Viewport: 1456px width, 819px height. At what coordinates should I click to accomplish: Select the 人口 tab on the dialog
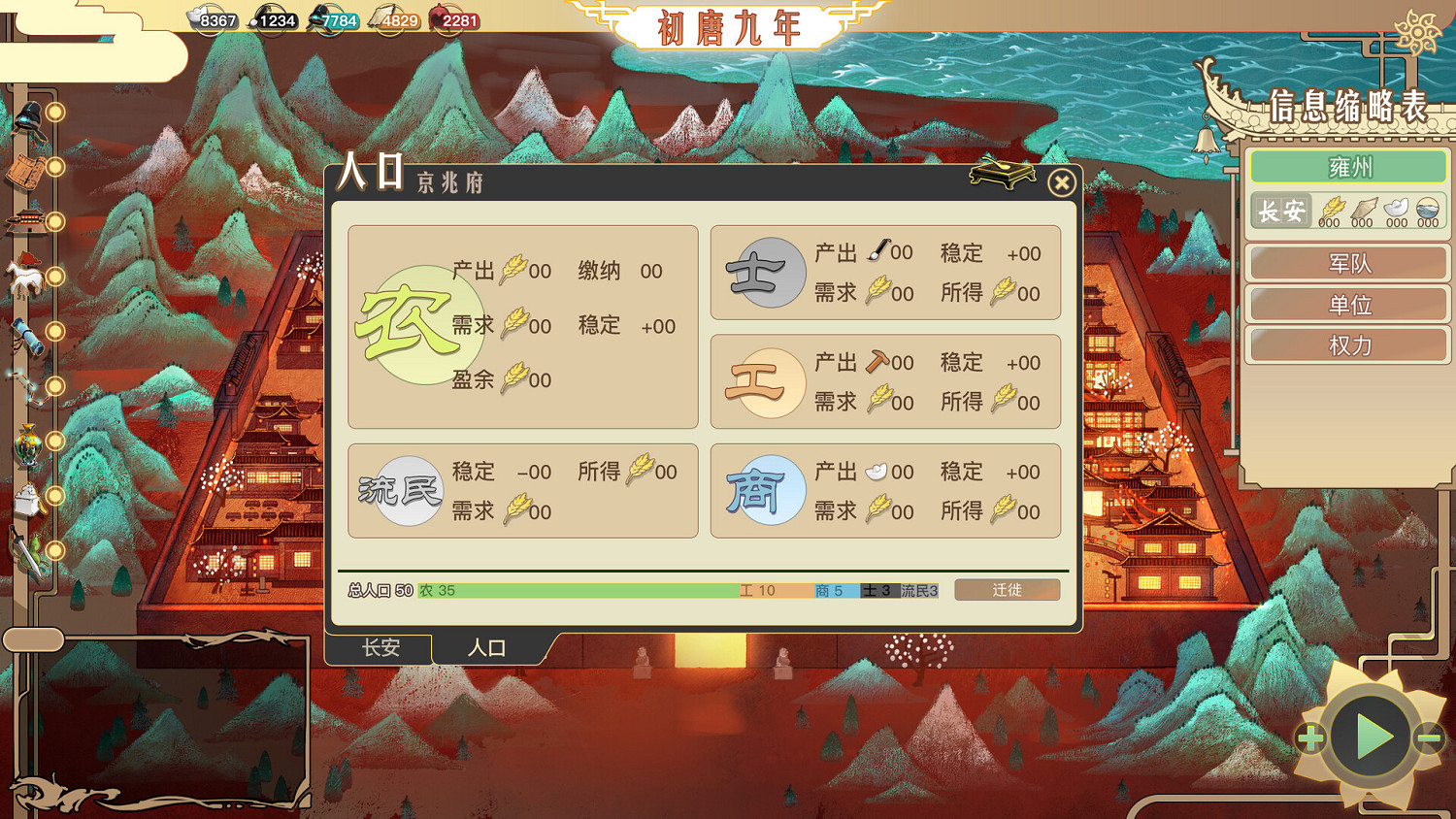tap(485, 648)
